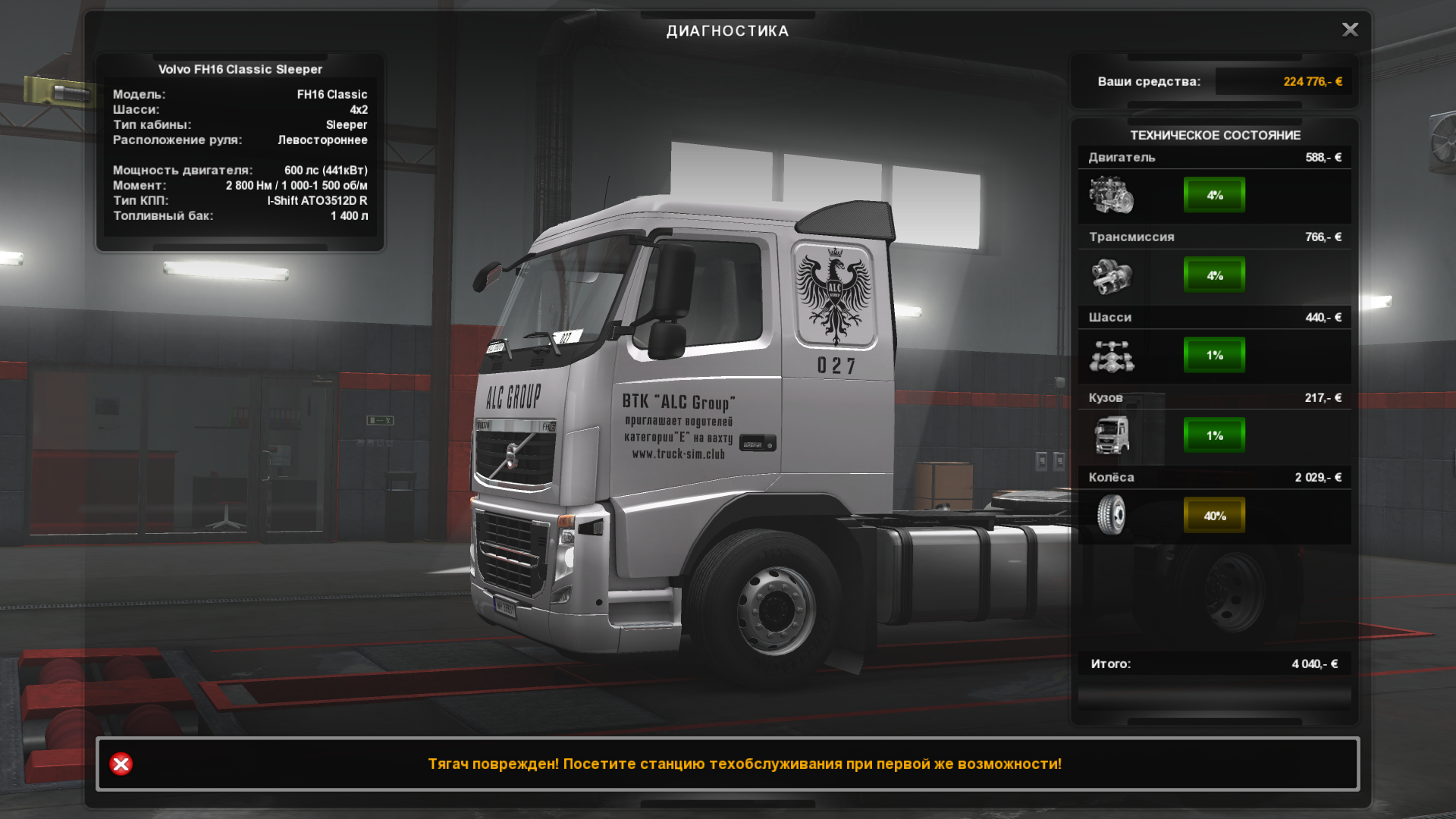This screenshot has width=1456, height=819.
Task: Close the diagnostics window
Action: [x=1350, y=30]
